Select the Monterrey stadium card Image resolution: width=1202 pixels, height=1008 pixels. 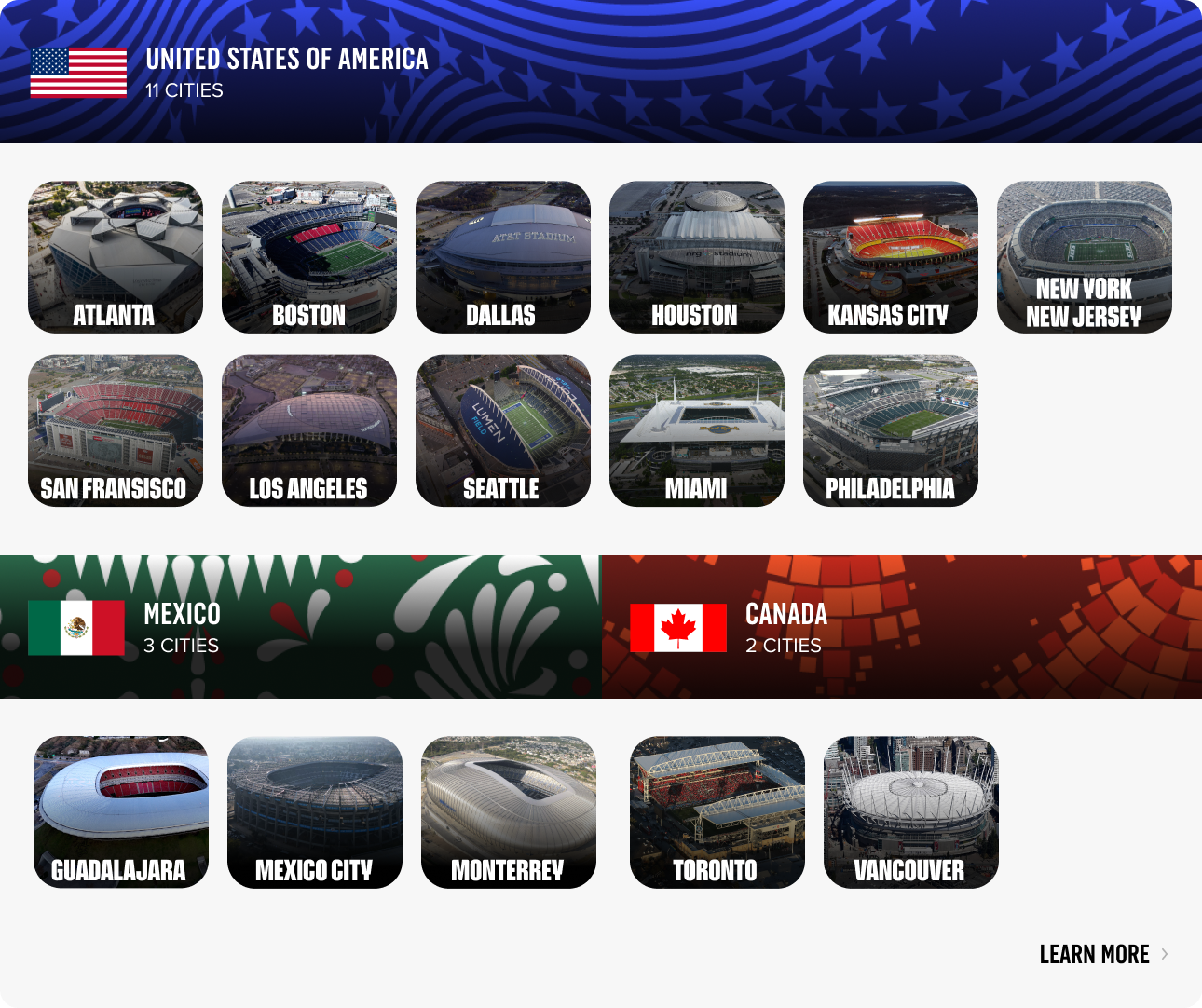(509, 810)
